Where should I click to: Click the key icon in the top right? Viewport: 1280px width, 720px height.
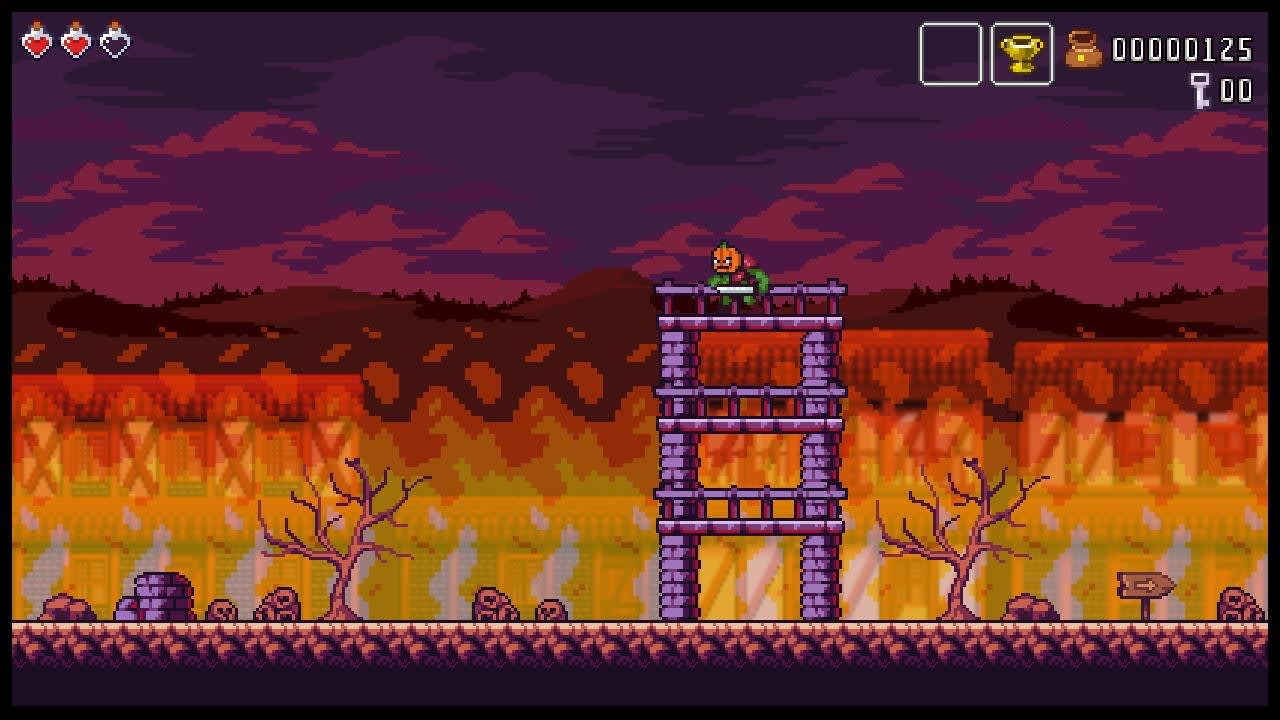point(1200,90)
